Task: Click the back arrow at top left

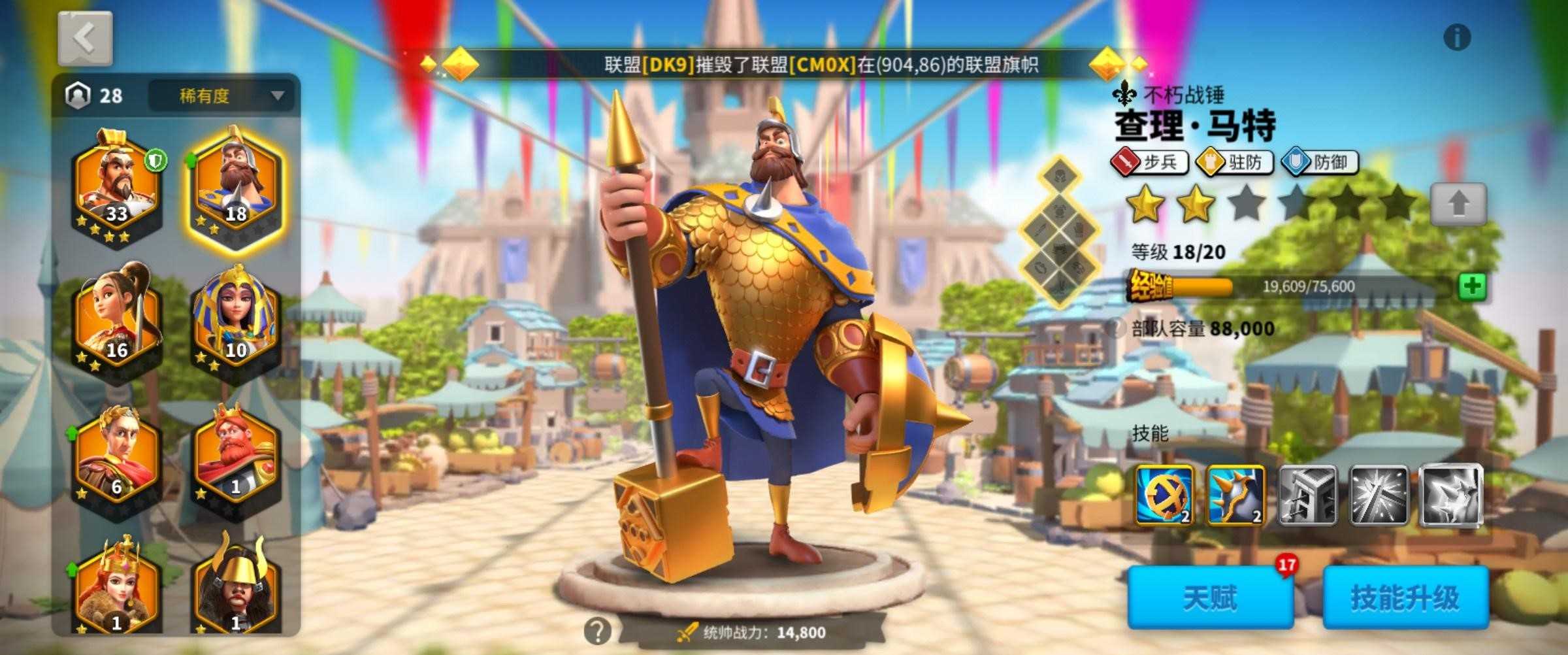Action: coord(84,38)
